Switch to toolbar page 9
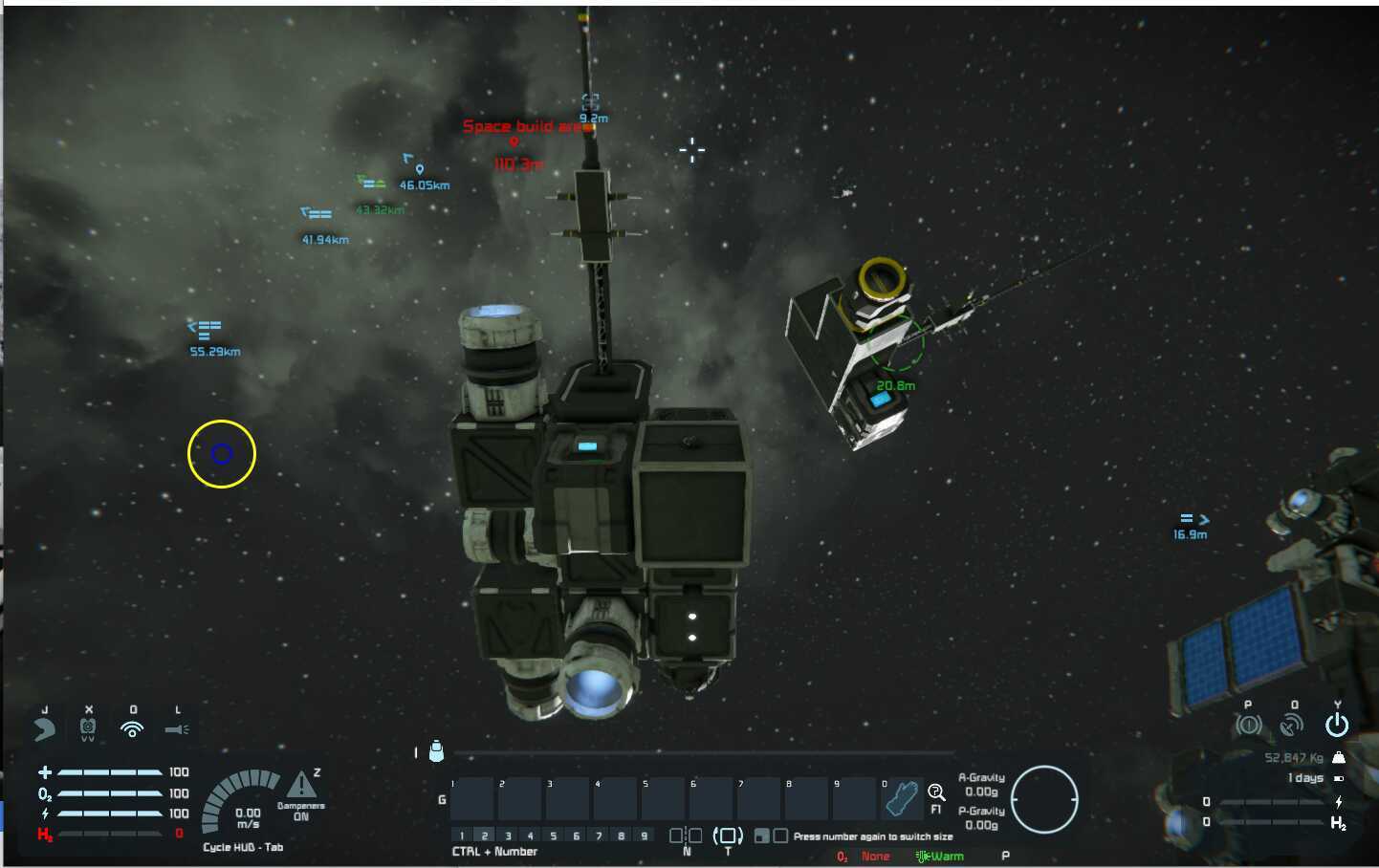This screenshot has width=1379, height=868. 645,835
